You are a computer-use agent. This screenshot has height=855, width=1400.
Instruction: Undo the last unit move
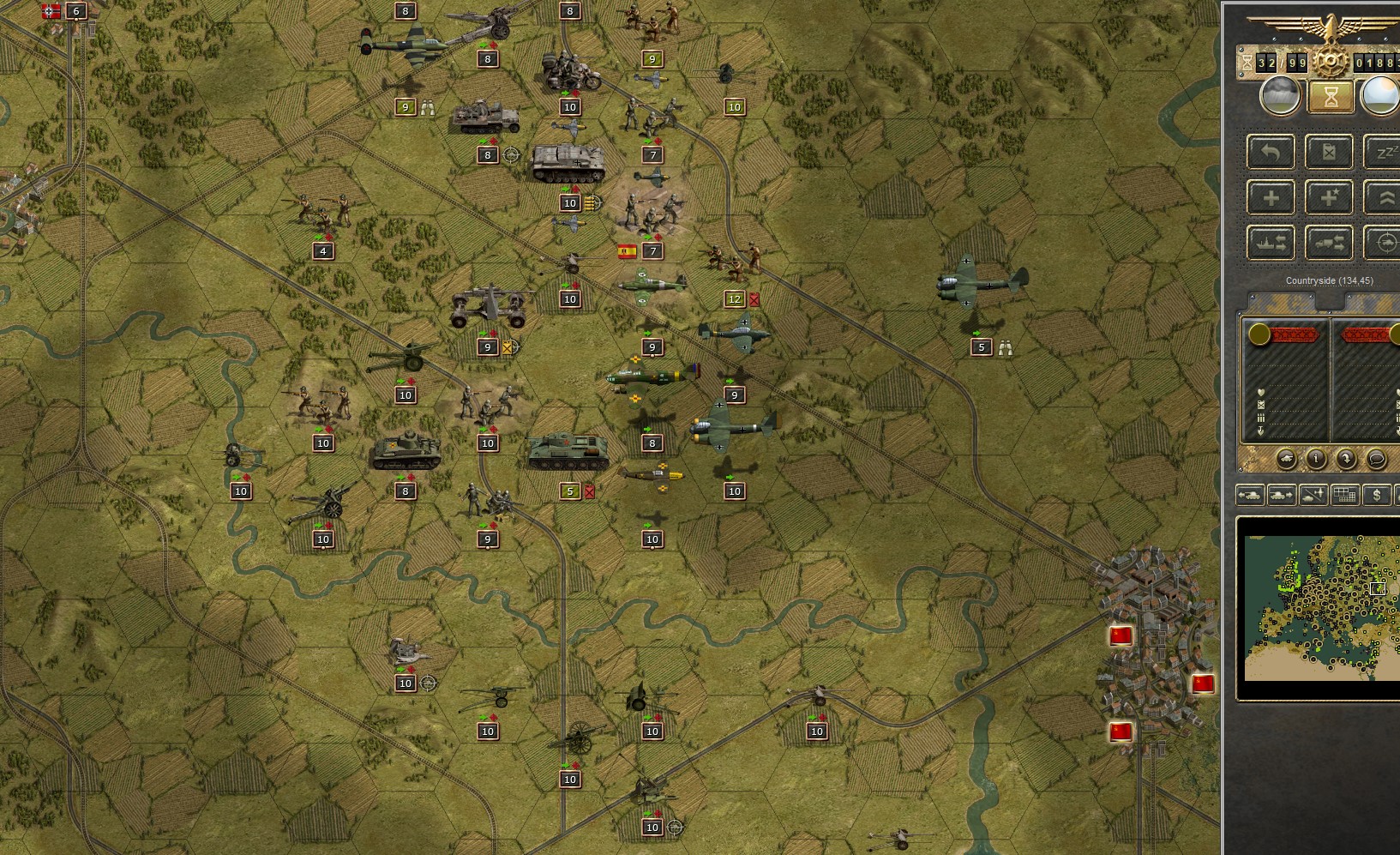pyautogui.click(x=1271, y=151)
